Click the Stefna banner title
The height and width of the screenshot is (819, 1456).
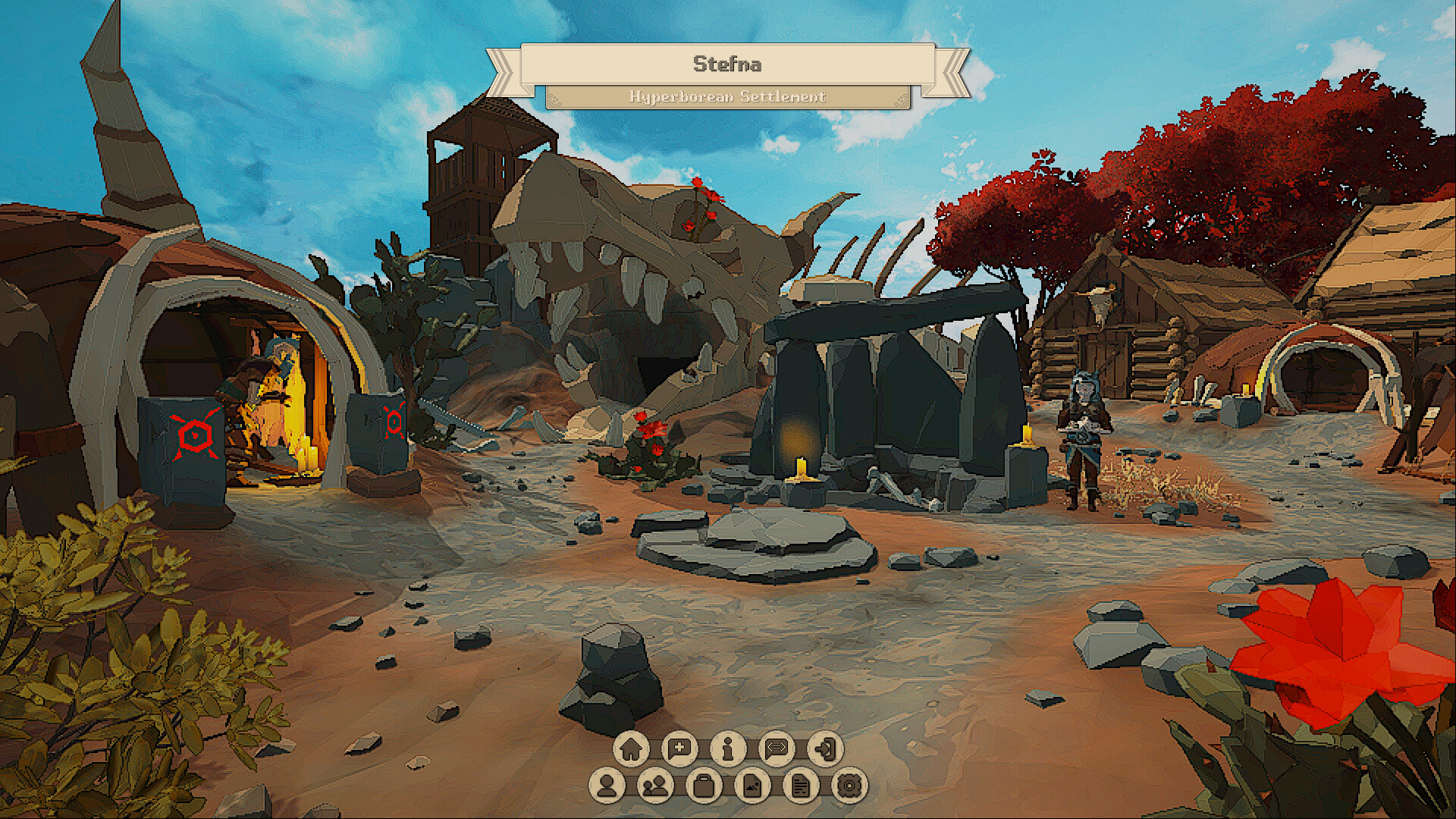point(728,64)
